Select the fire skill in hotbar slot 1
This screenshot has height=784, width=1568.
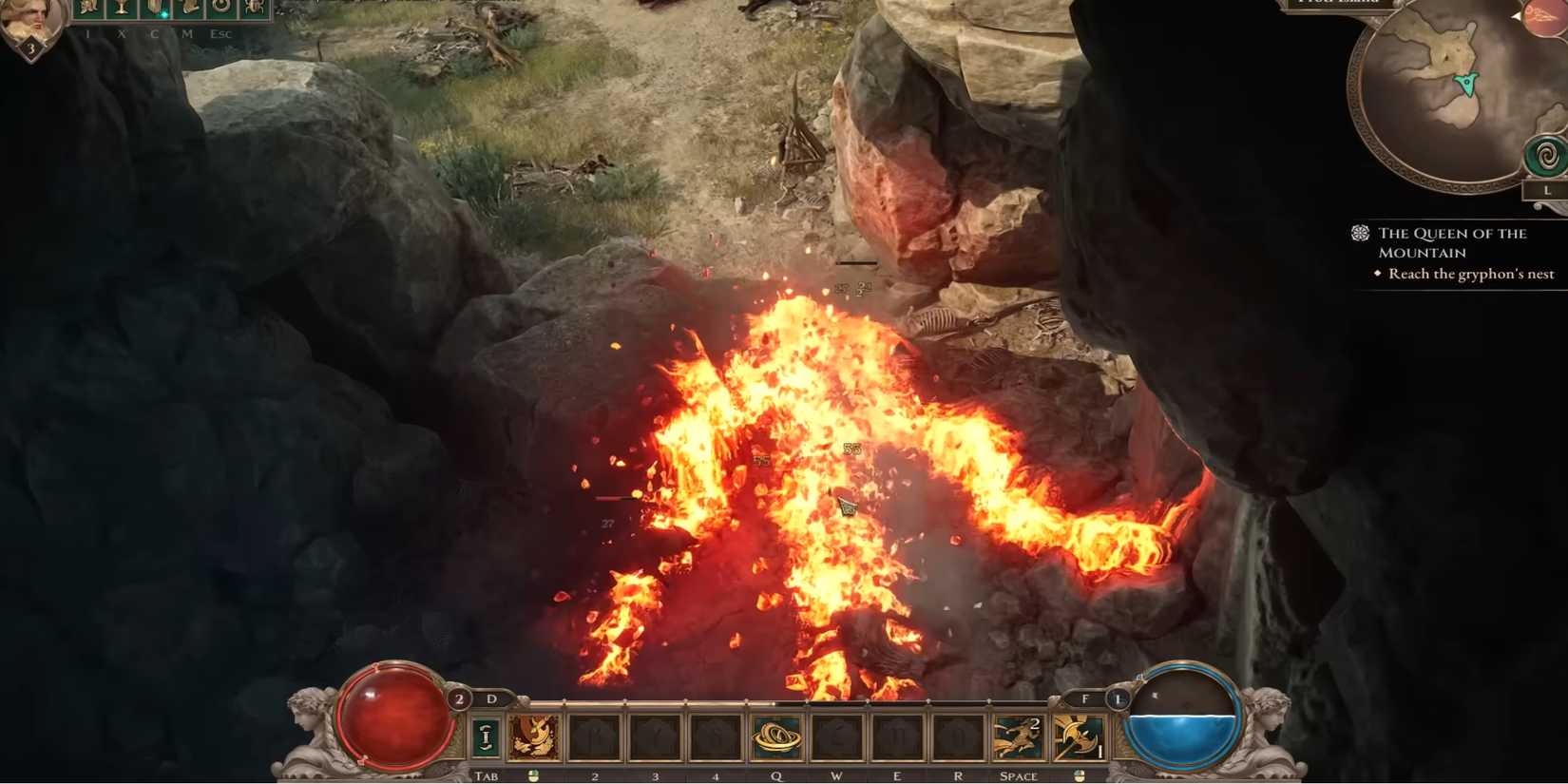[x=534, y=735]
